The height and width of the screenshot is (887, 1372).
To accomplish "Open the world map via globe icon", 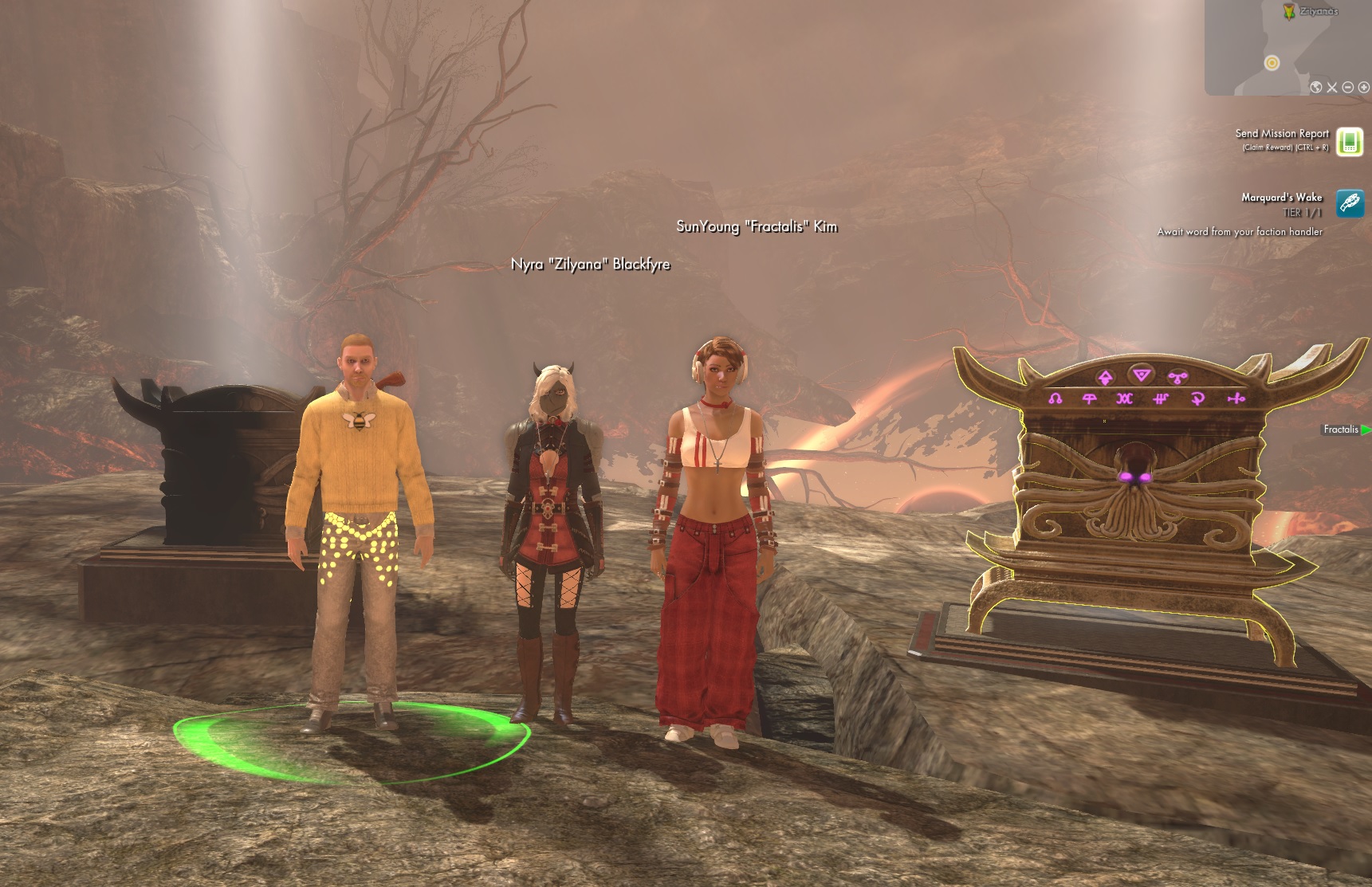I will click(x=1316, y=88).
